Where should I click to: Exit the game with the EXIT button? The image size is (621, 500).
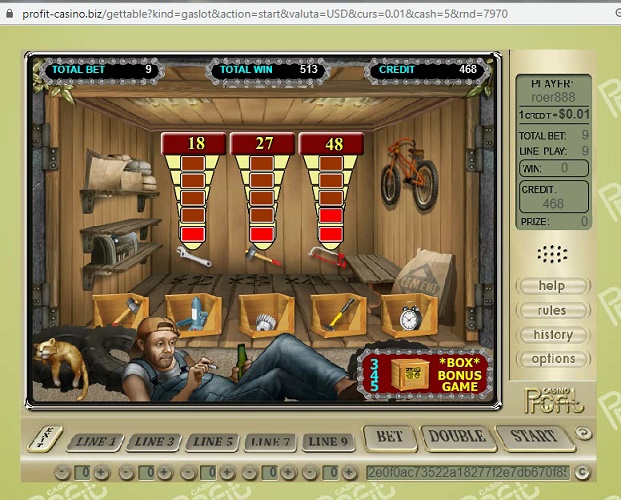[x=46, y=438]
